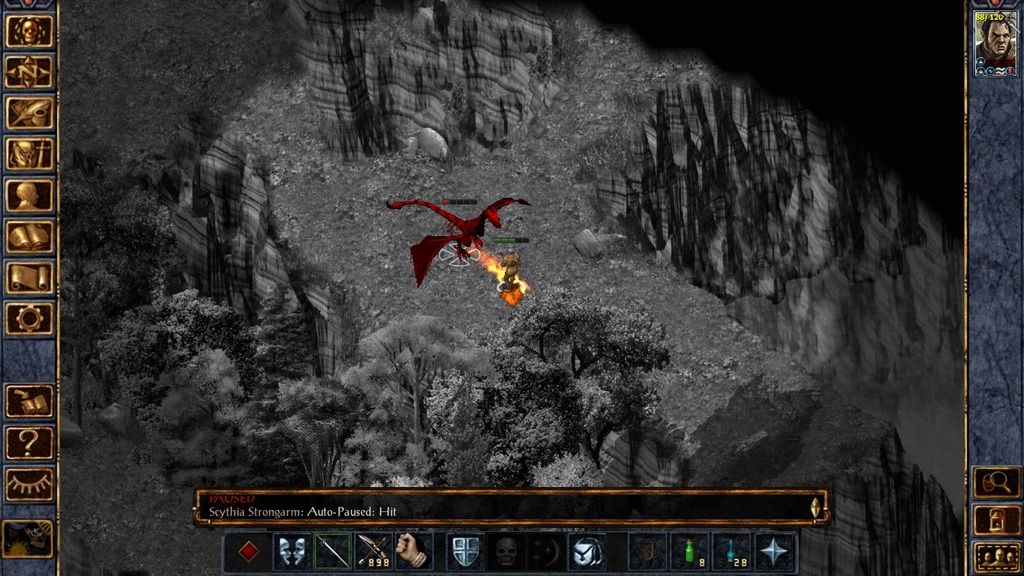The height and width of the screenshot is (576, 1024).
Task: Click the magnifying glass highlight button
Action: click(x=996, y=482)
